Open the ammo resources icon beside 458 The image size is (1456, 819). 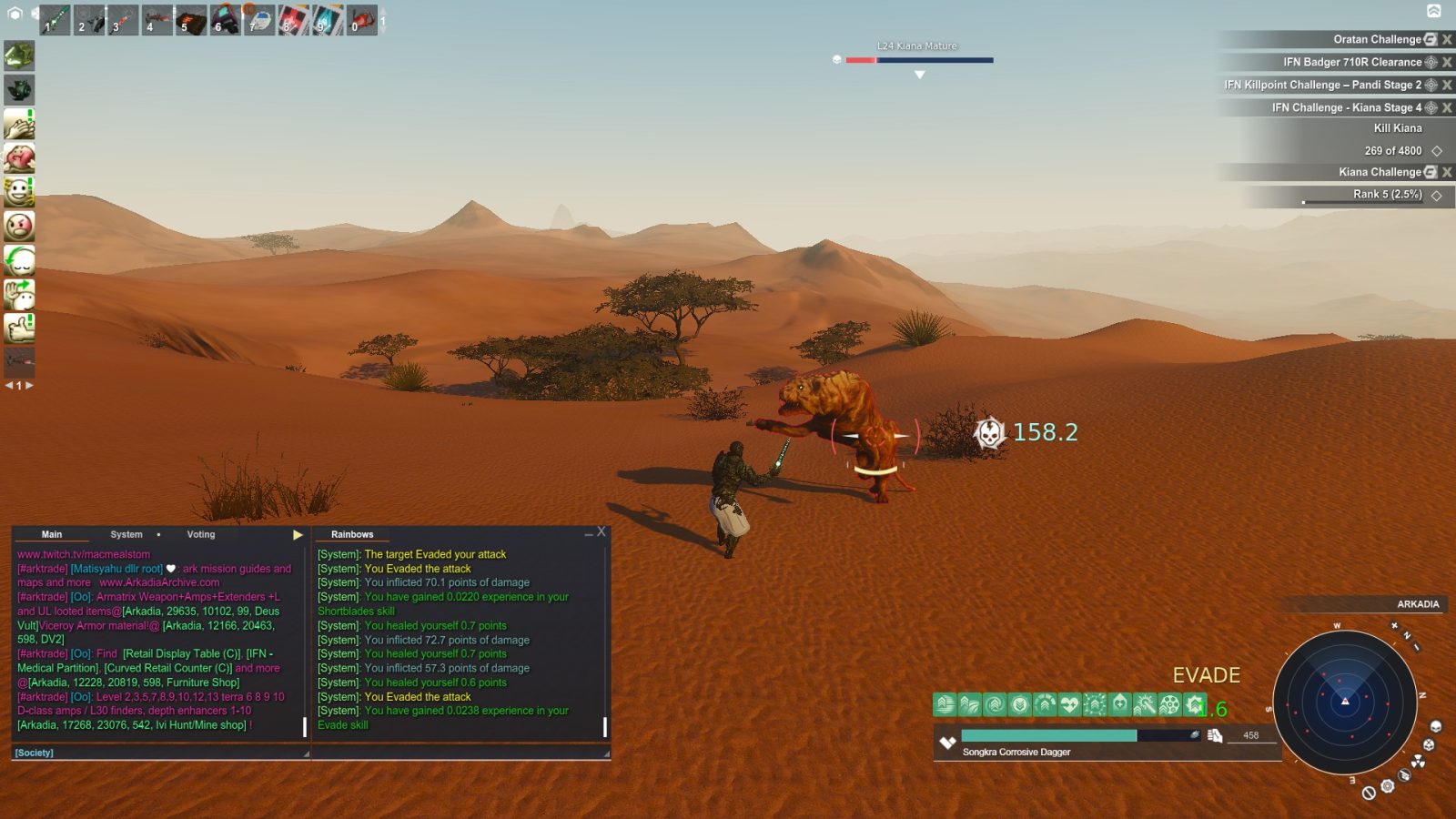pos(1214,735)
